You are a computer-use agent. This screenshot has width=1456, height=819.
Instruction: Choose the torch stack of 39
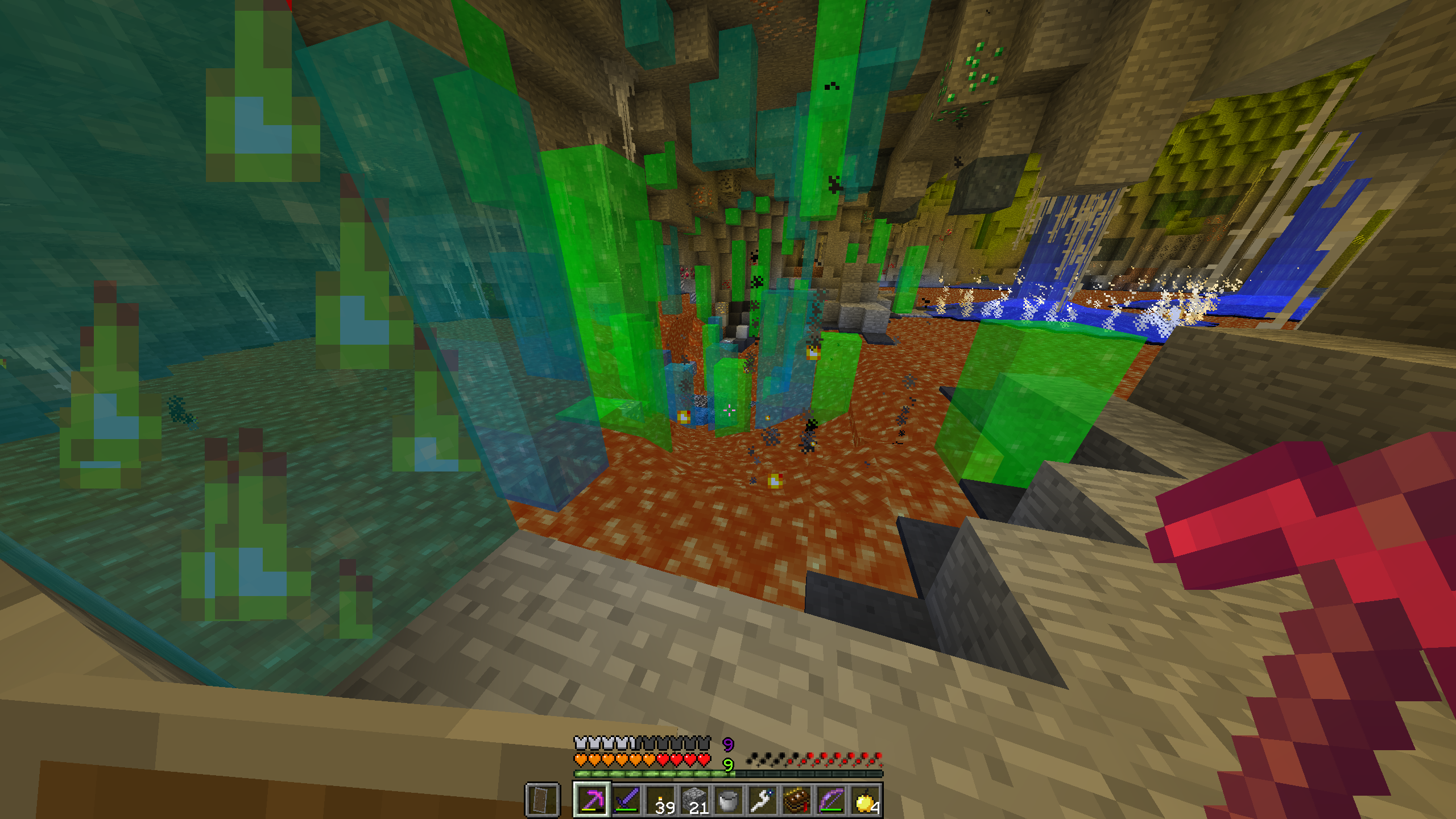660,800
